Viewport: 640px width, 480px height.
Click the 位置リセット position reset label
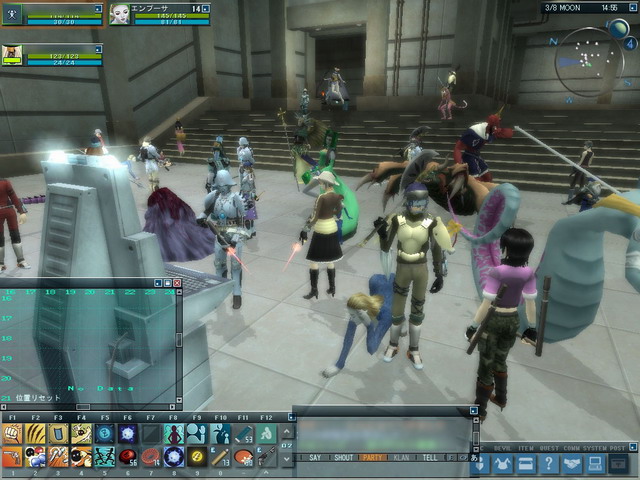coord(38,398)
